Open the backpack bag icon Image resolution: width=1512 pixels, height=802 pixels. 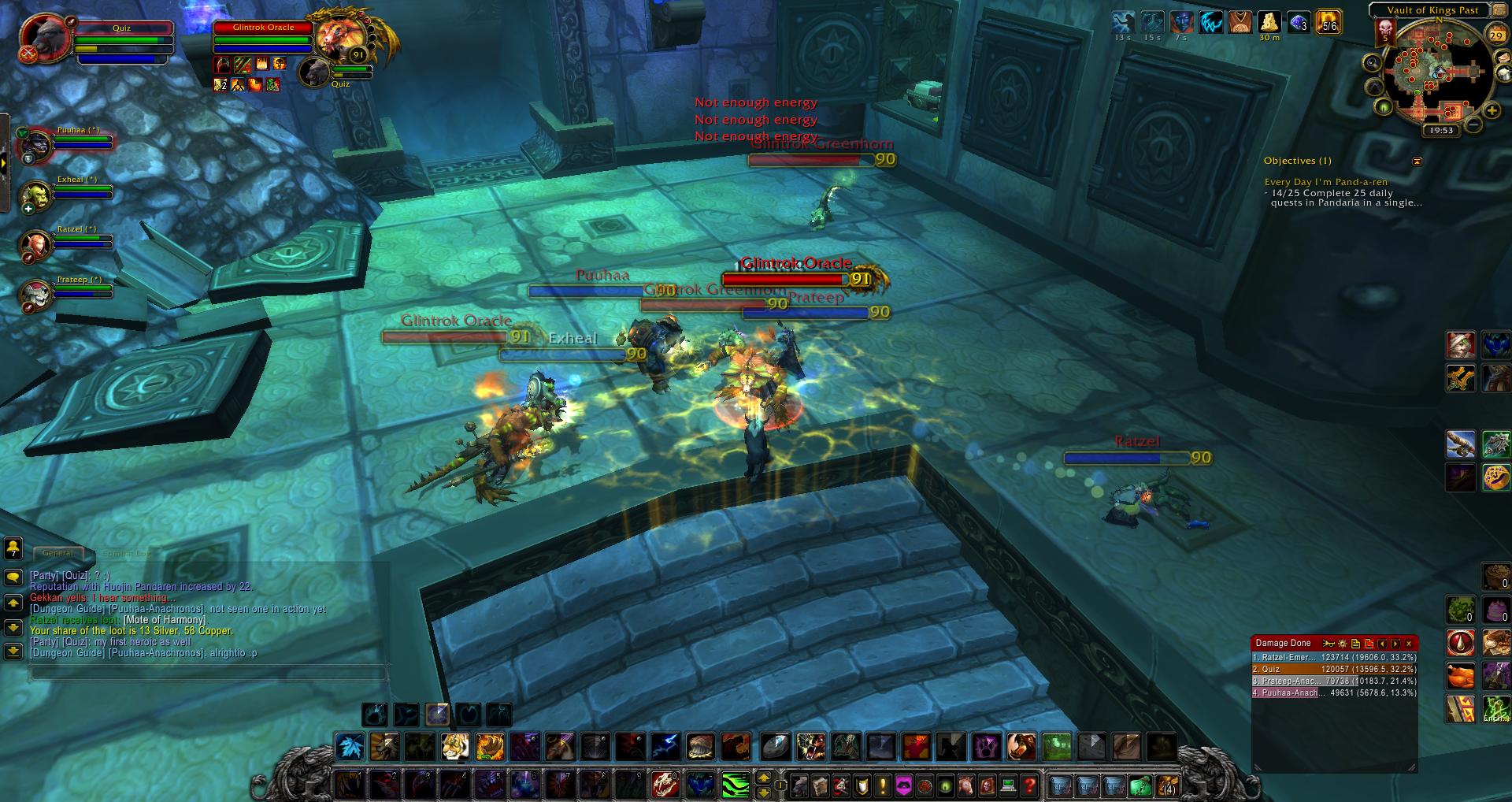[1166, 785]
